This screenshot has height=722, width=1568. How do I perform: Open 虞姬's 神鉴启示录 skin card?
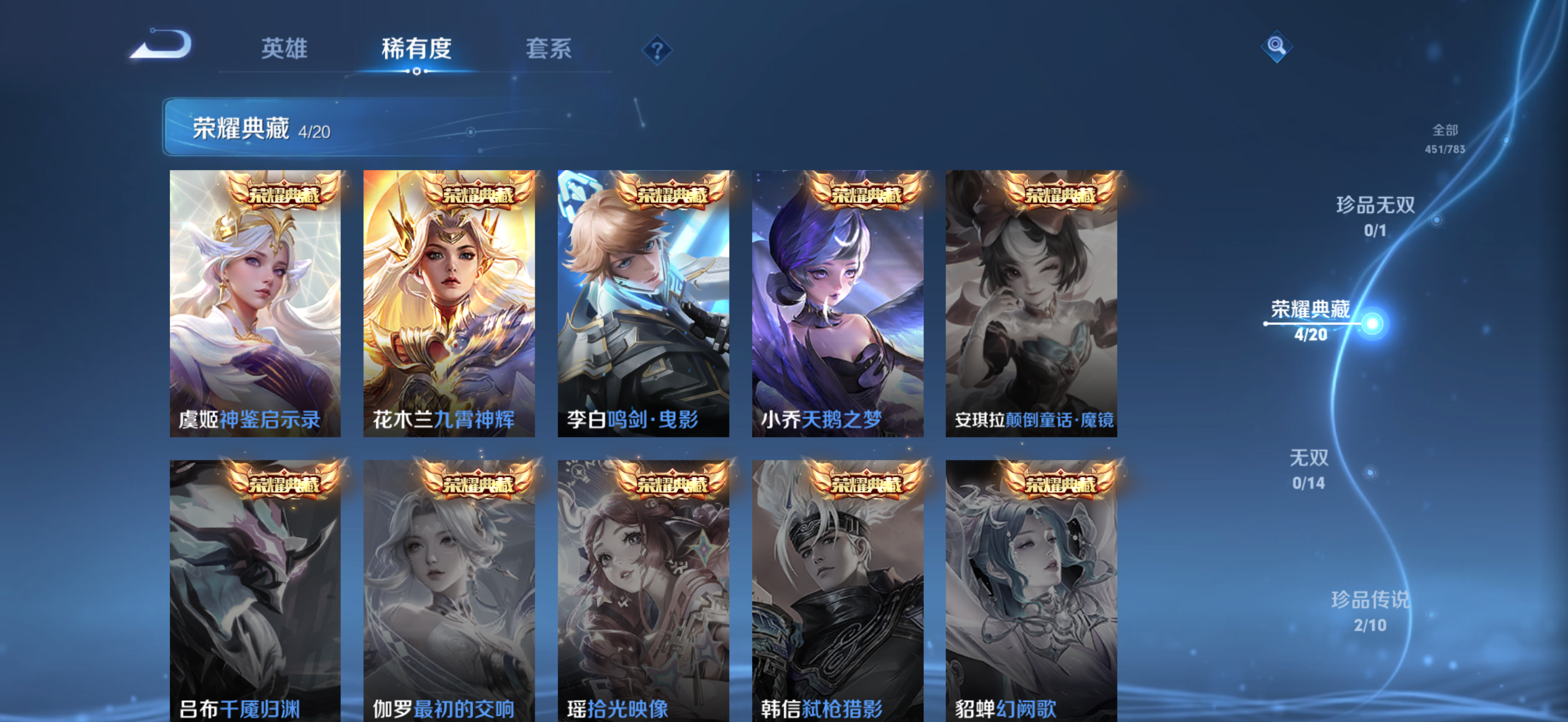coord(256,303)
